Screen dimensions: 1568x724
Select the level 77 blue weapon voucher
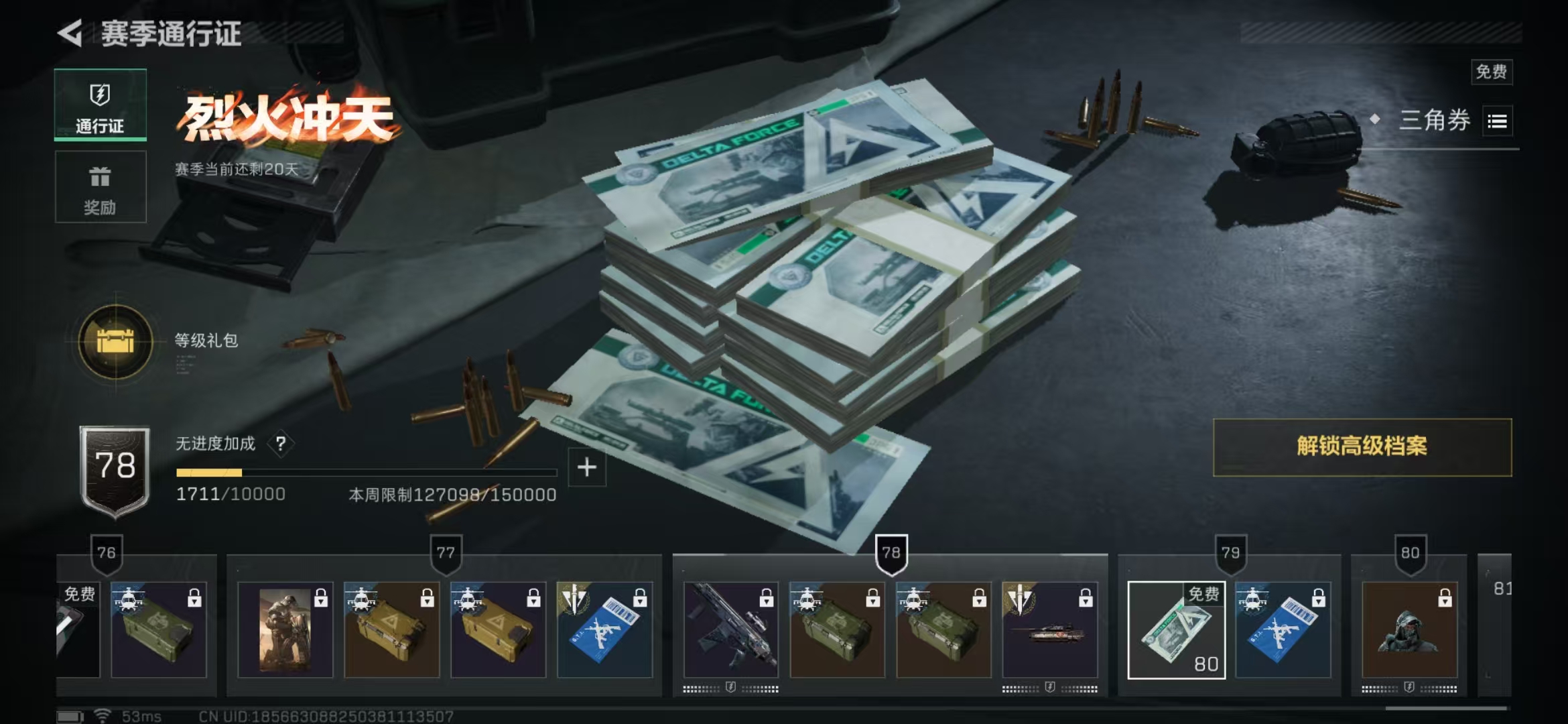(x=604, y=630)
